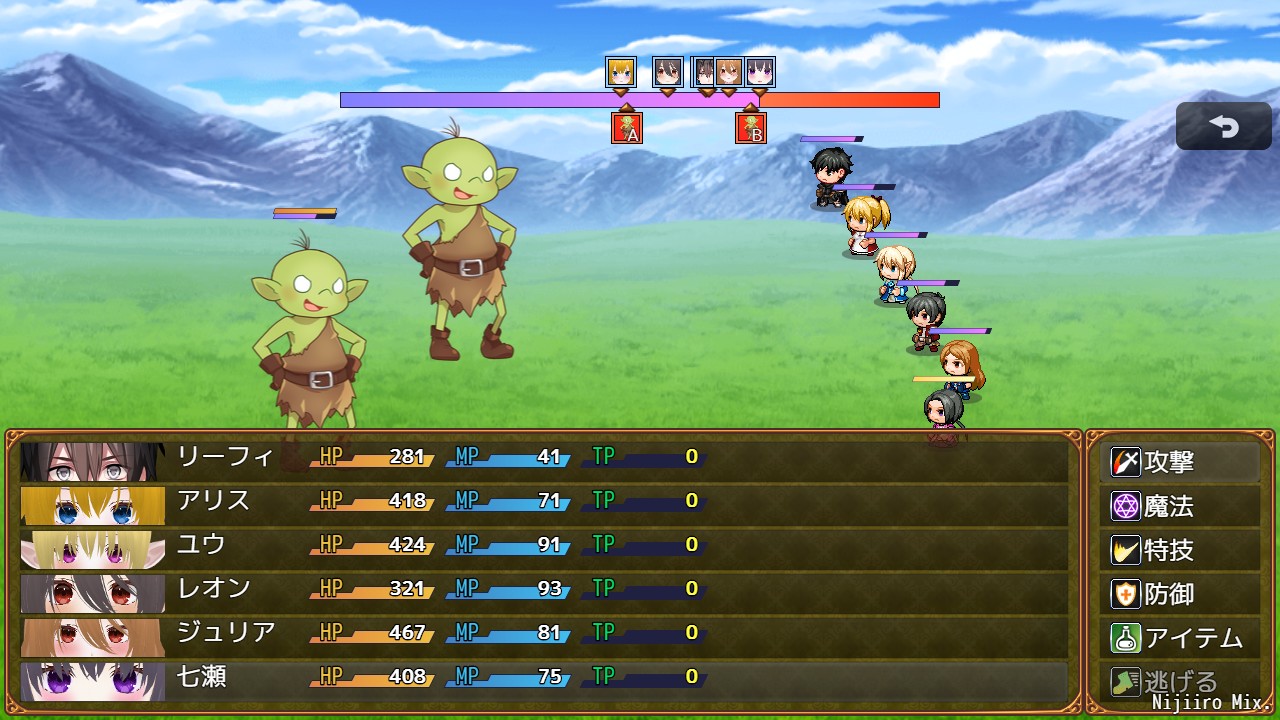Pick the 七瀬 party row
Screen dimensions: 1280x720
544,678
